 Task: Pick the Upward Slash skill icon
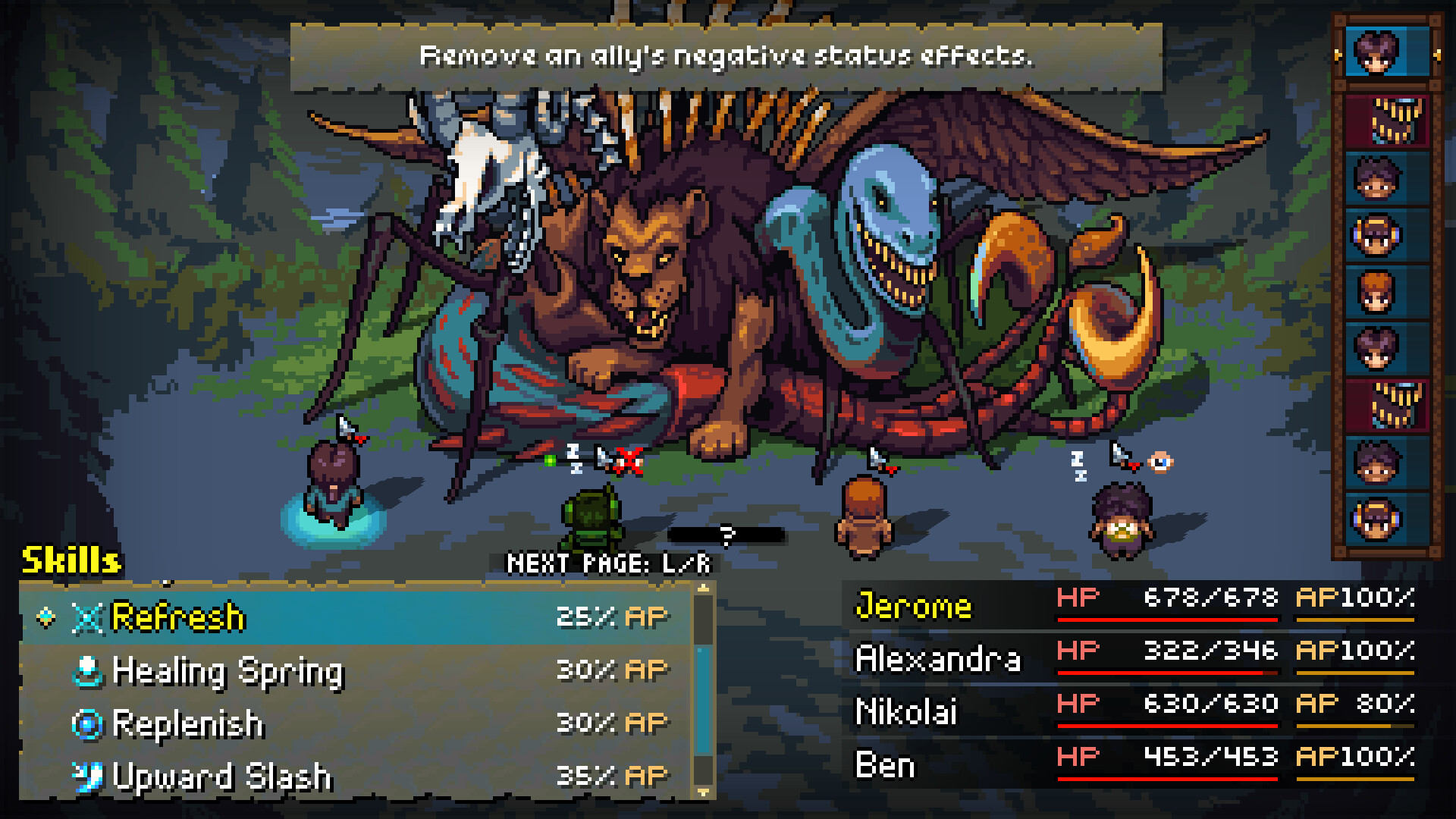89,777
